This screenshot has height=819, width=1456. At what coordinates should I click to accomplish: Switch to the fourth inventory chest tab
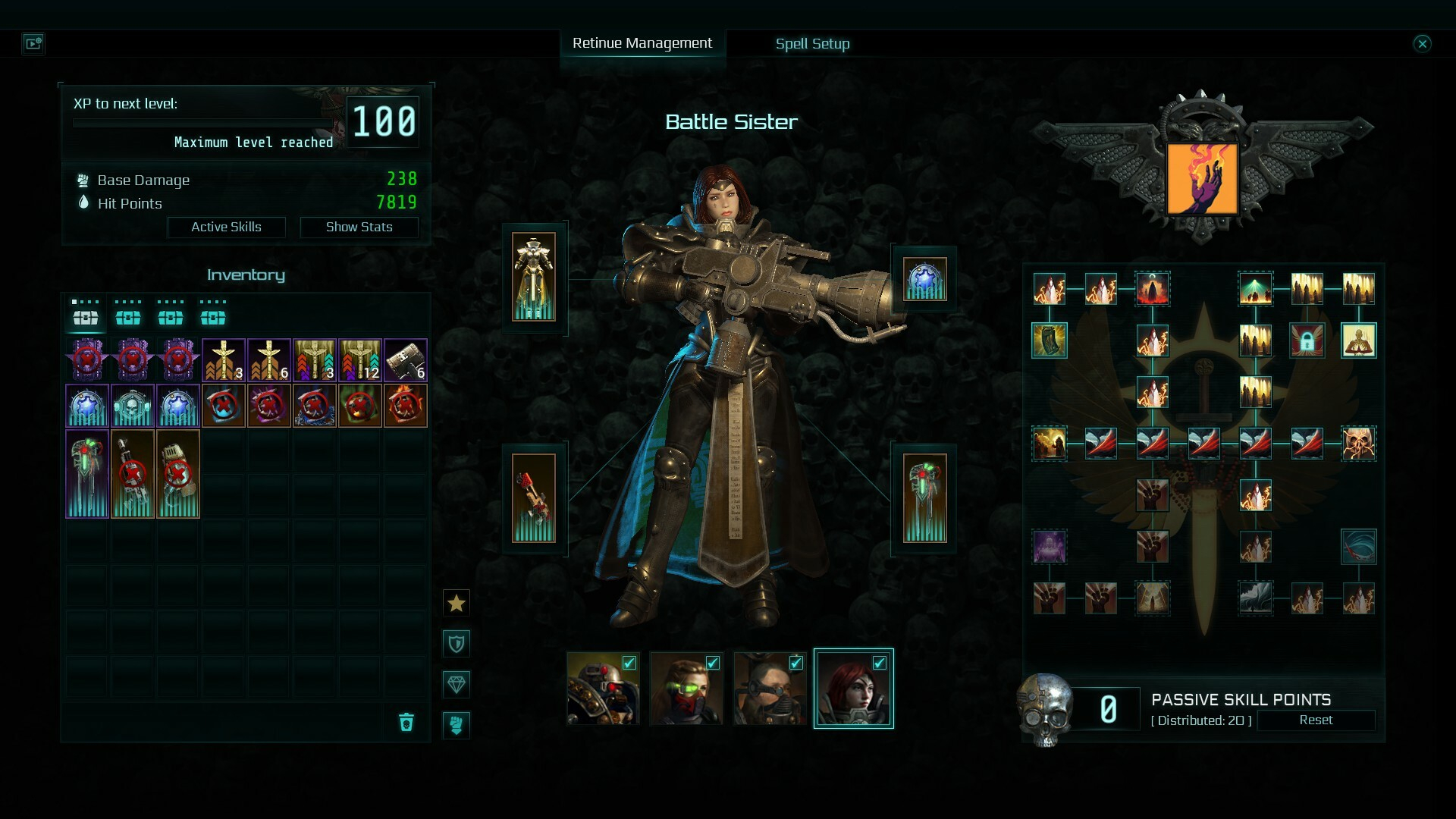tap(214, 318)
